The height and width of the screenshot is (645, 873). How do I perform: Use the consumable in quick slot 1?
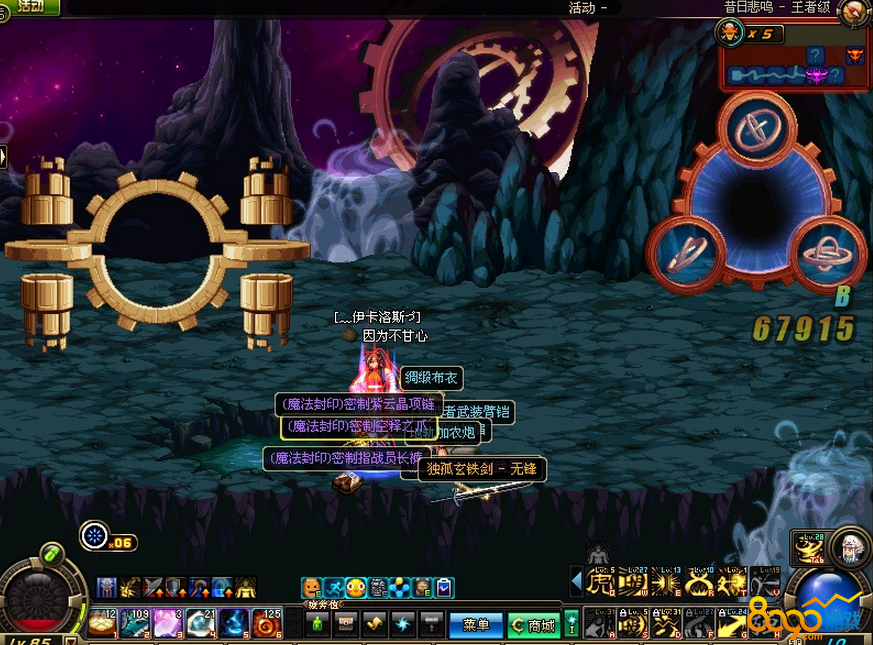pyautogui.click(x=102, y=623)
